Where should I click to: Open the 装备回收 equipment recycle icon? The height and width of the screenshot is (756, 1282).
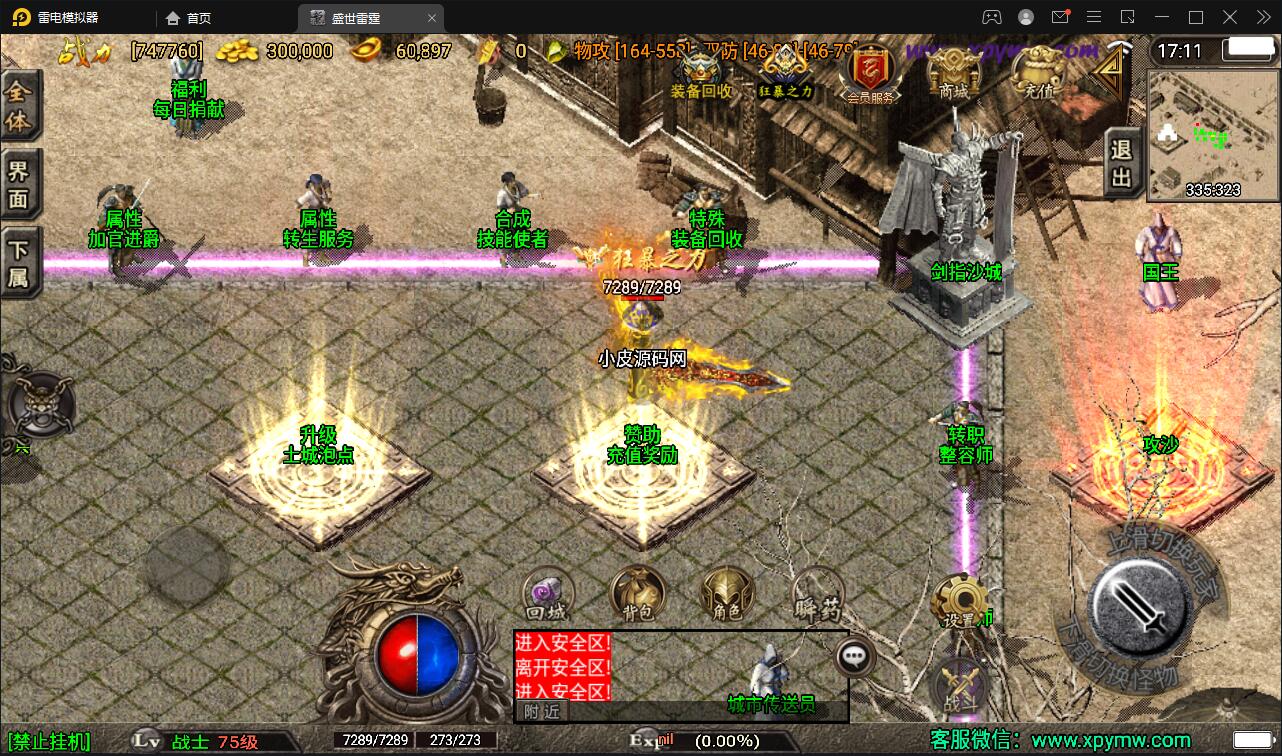tap(700, 71)
